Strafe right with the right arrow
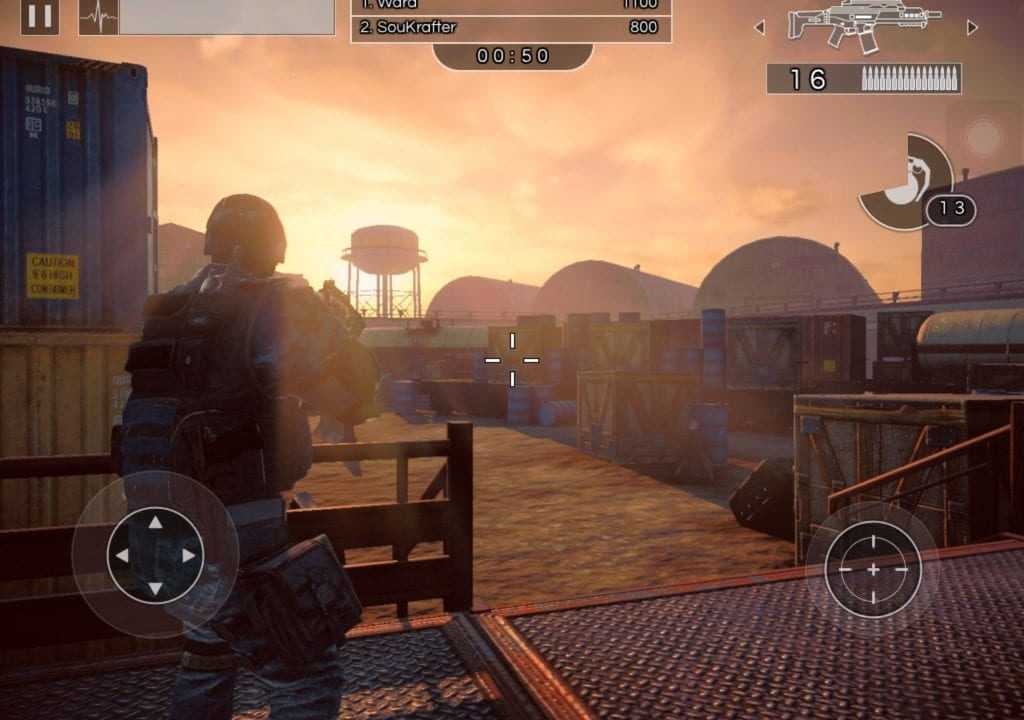The image size is (1024, 720). tap(189, 555)
